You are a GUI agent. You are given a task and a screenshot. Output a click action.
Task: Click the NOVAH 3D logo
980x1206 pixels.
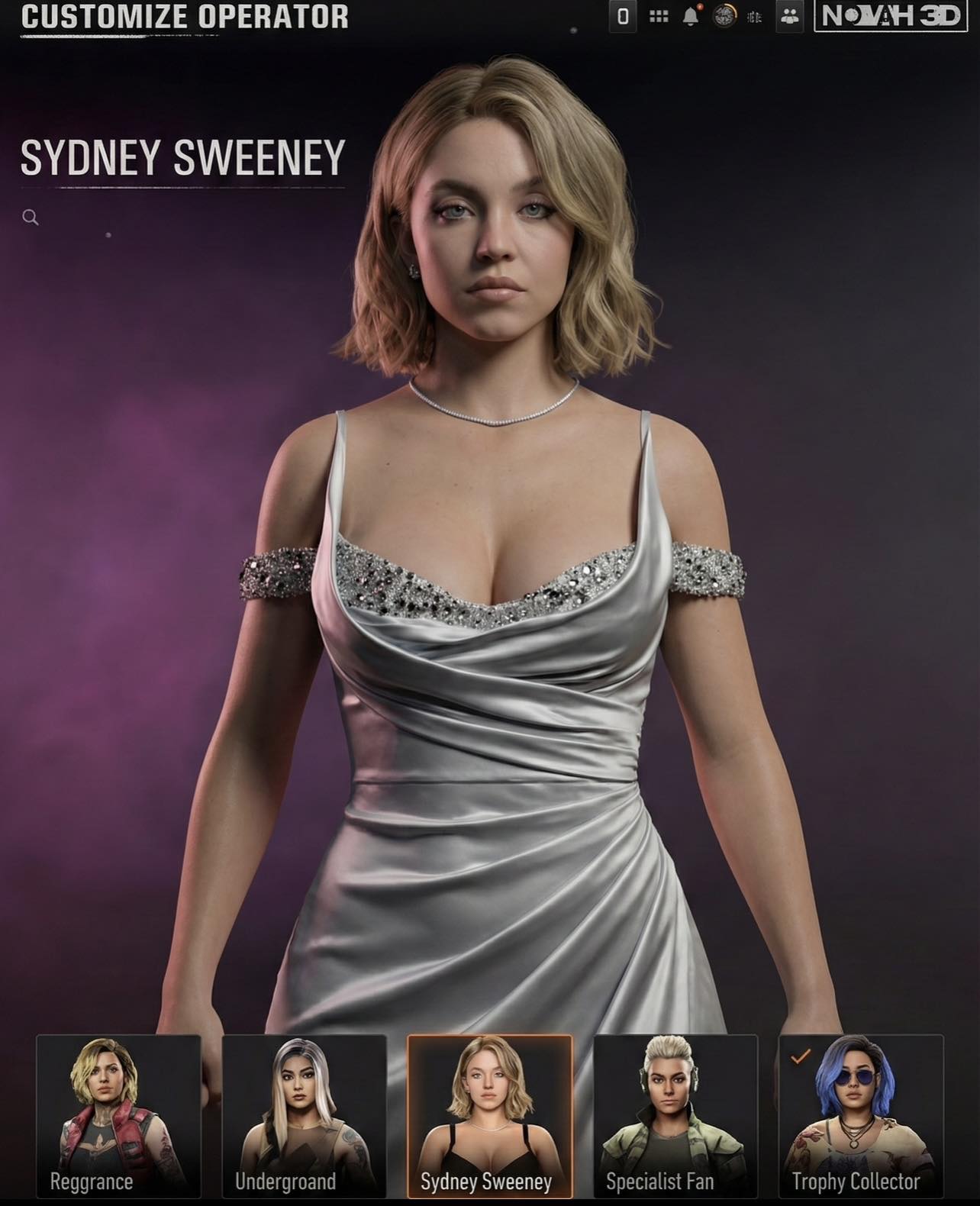tap(891, 14)
